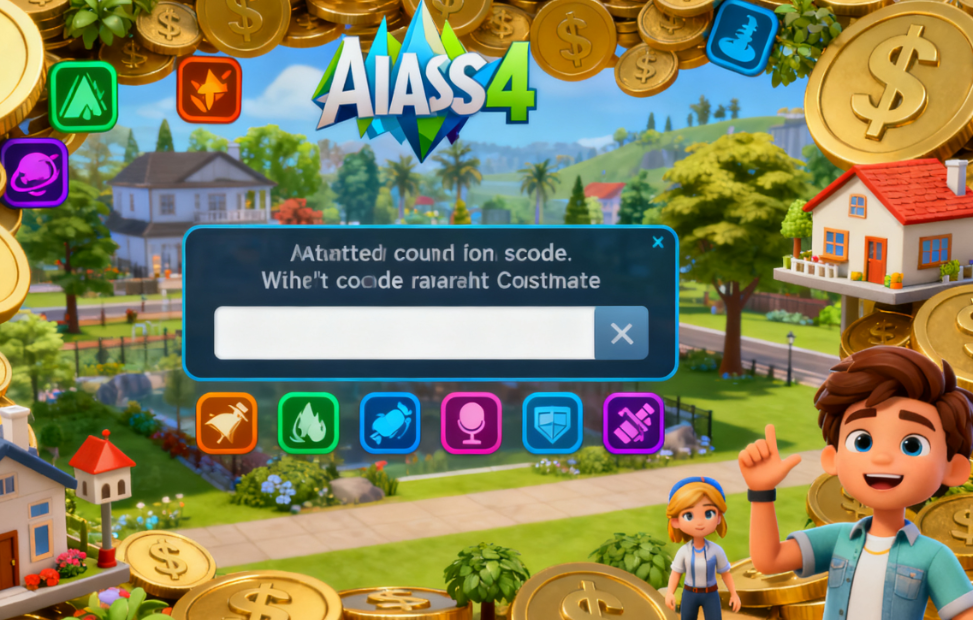
Task: Clear the cheat code entry with the X button
Action: pyautogui.click(x=621, y=334)
